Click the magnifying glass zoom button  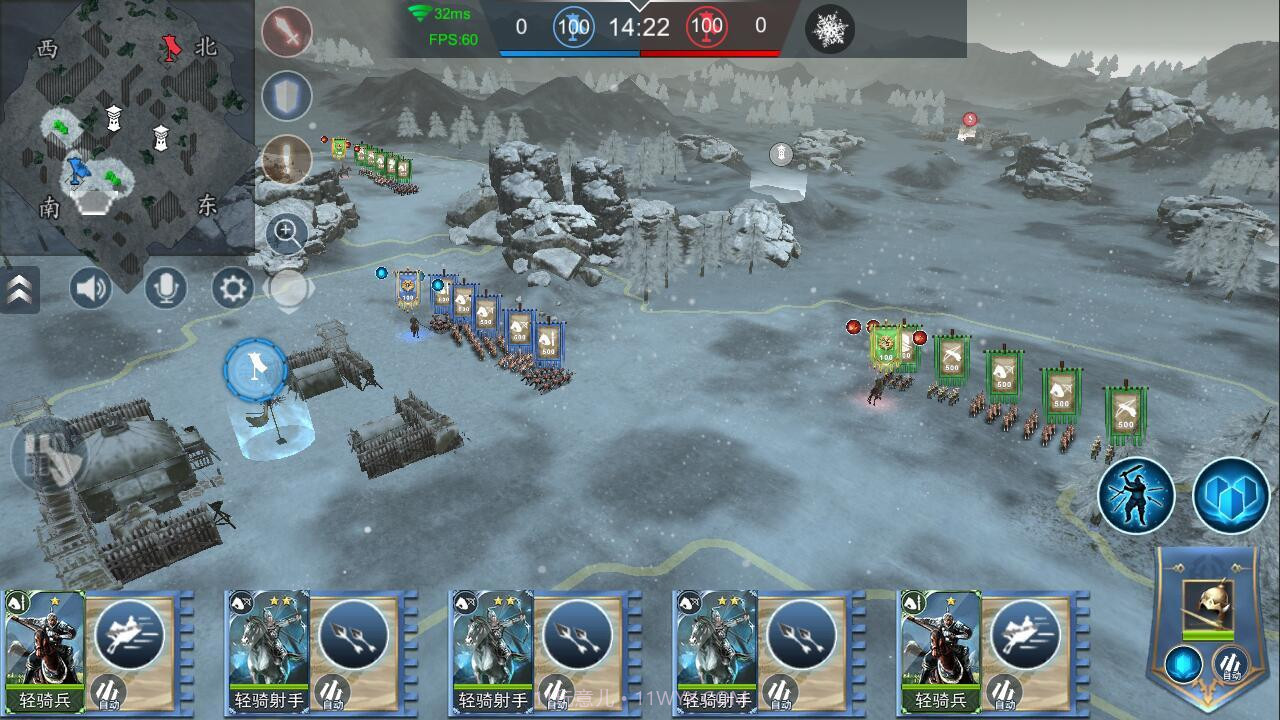click(x=287, y=234)
